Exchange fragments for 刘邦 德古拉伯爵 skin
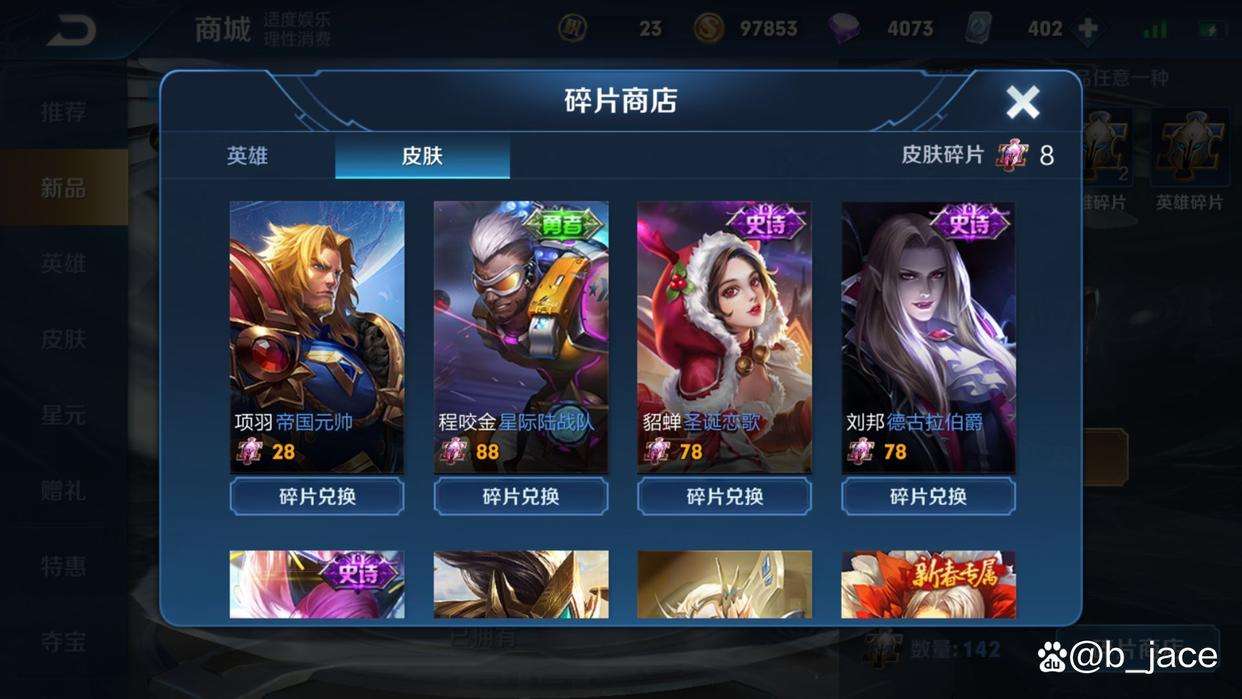 [x=928, y=496]
